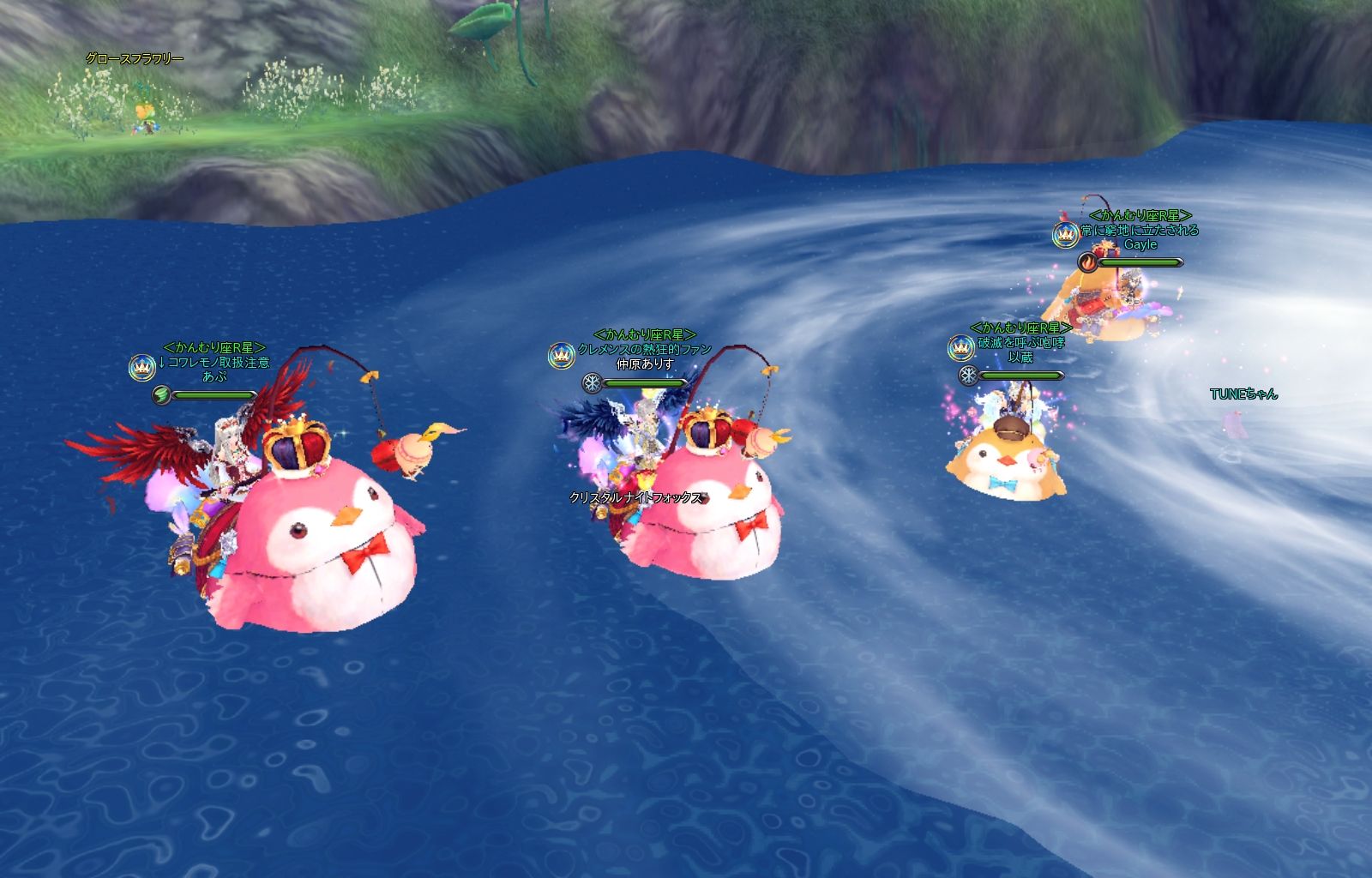
Task: Click the Gayle player nameplate
Action: coord(1140,244)
